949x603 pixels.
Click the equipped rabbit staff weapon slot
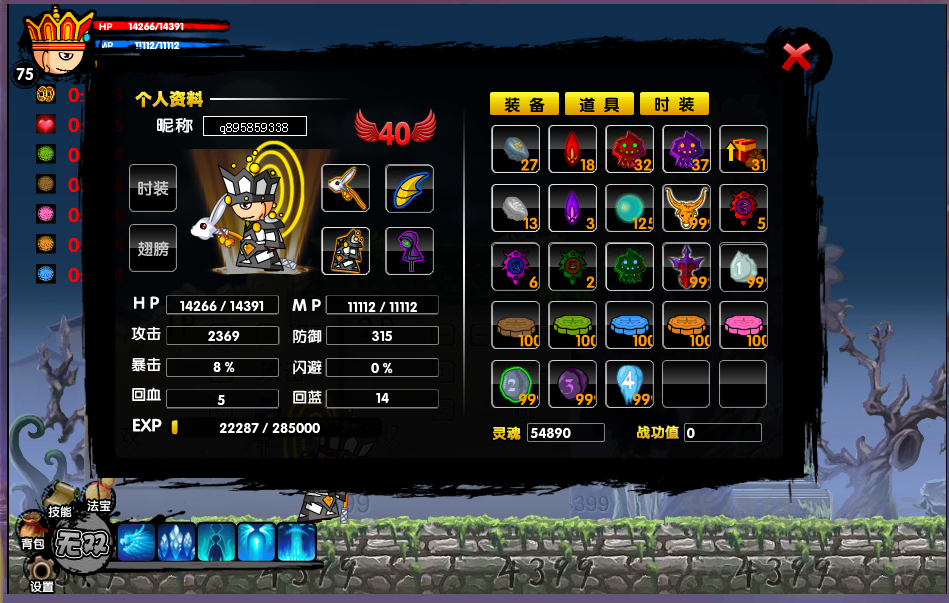point(345,188)
